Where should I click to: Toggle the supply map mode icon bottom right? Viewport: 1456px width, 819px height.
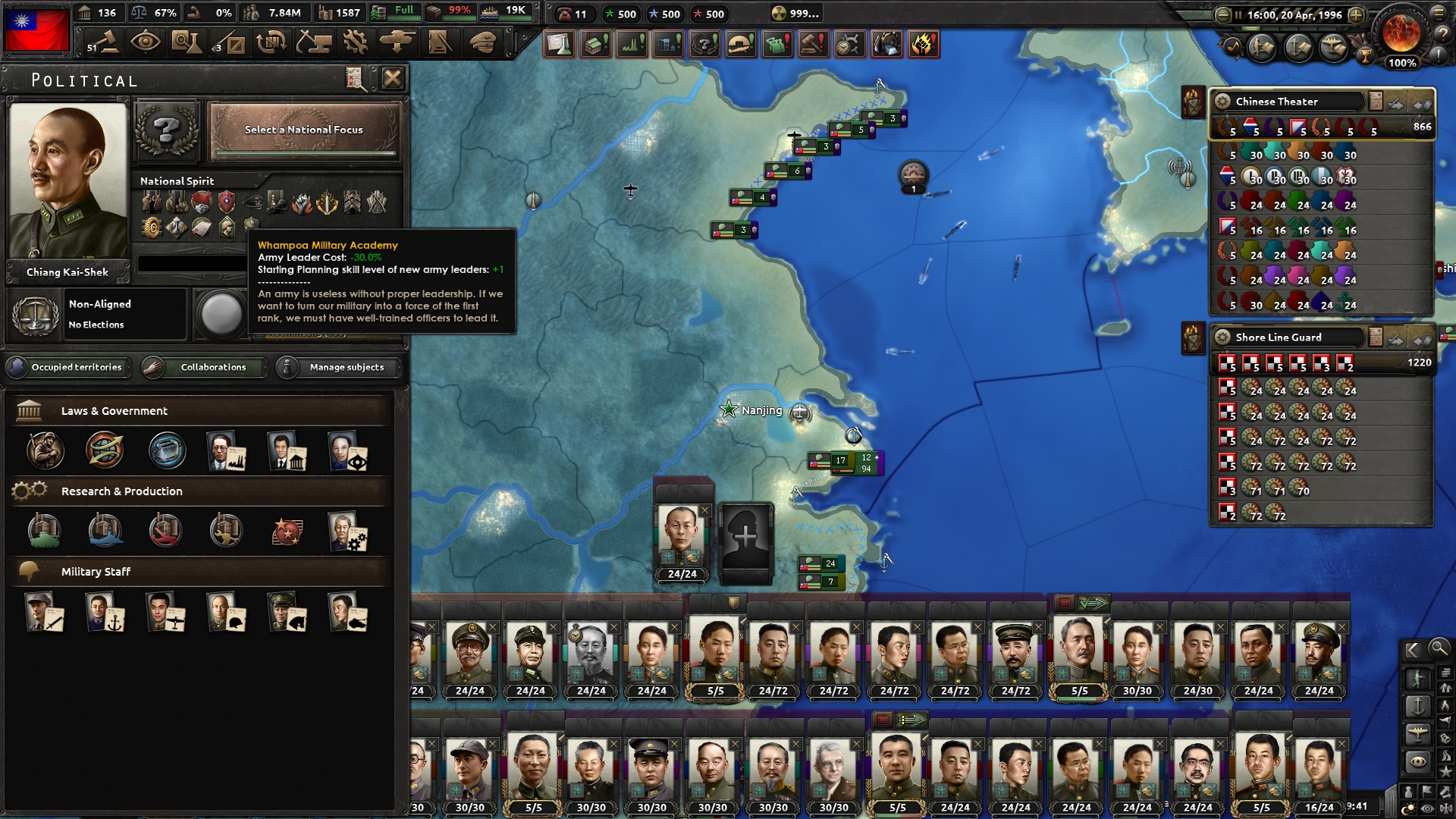pyautogui.click(x=1447, y=673)
